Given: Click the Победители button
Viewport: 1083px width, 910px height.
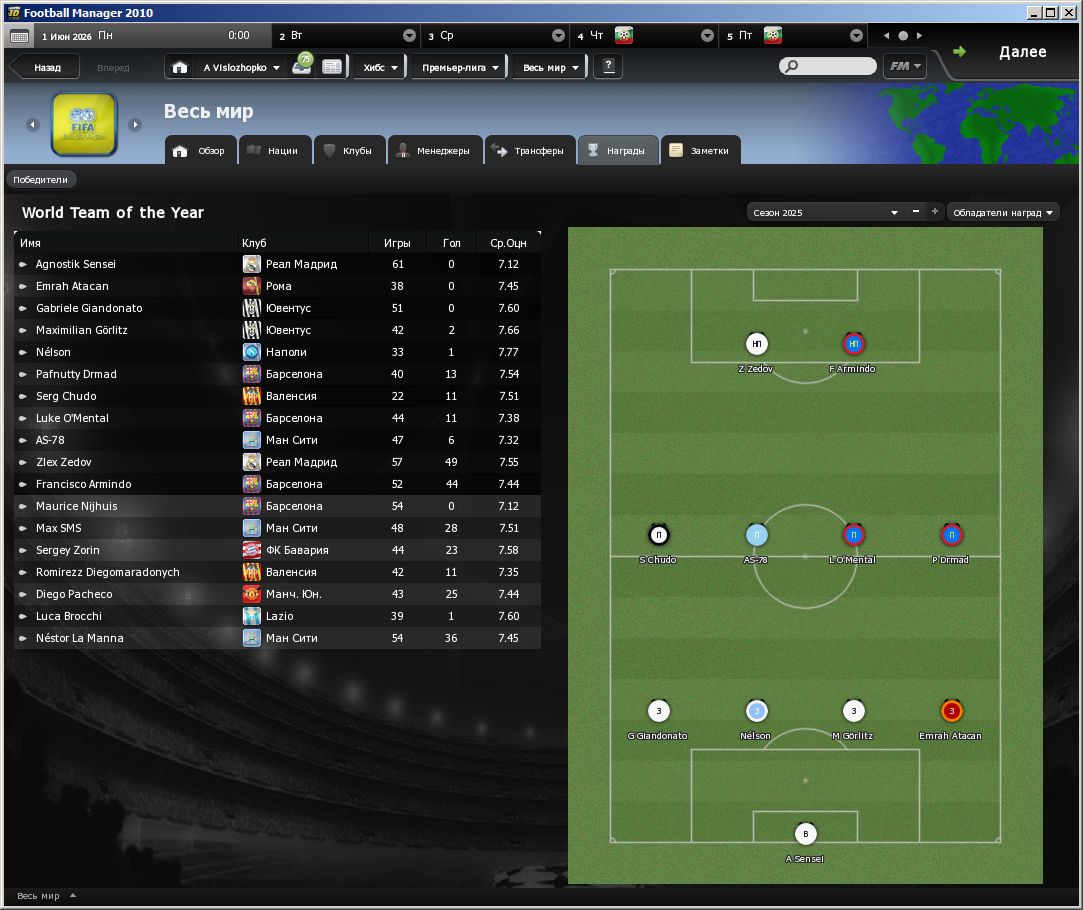Looking at the screenshot, I should pos(41,180).
